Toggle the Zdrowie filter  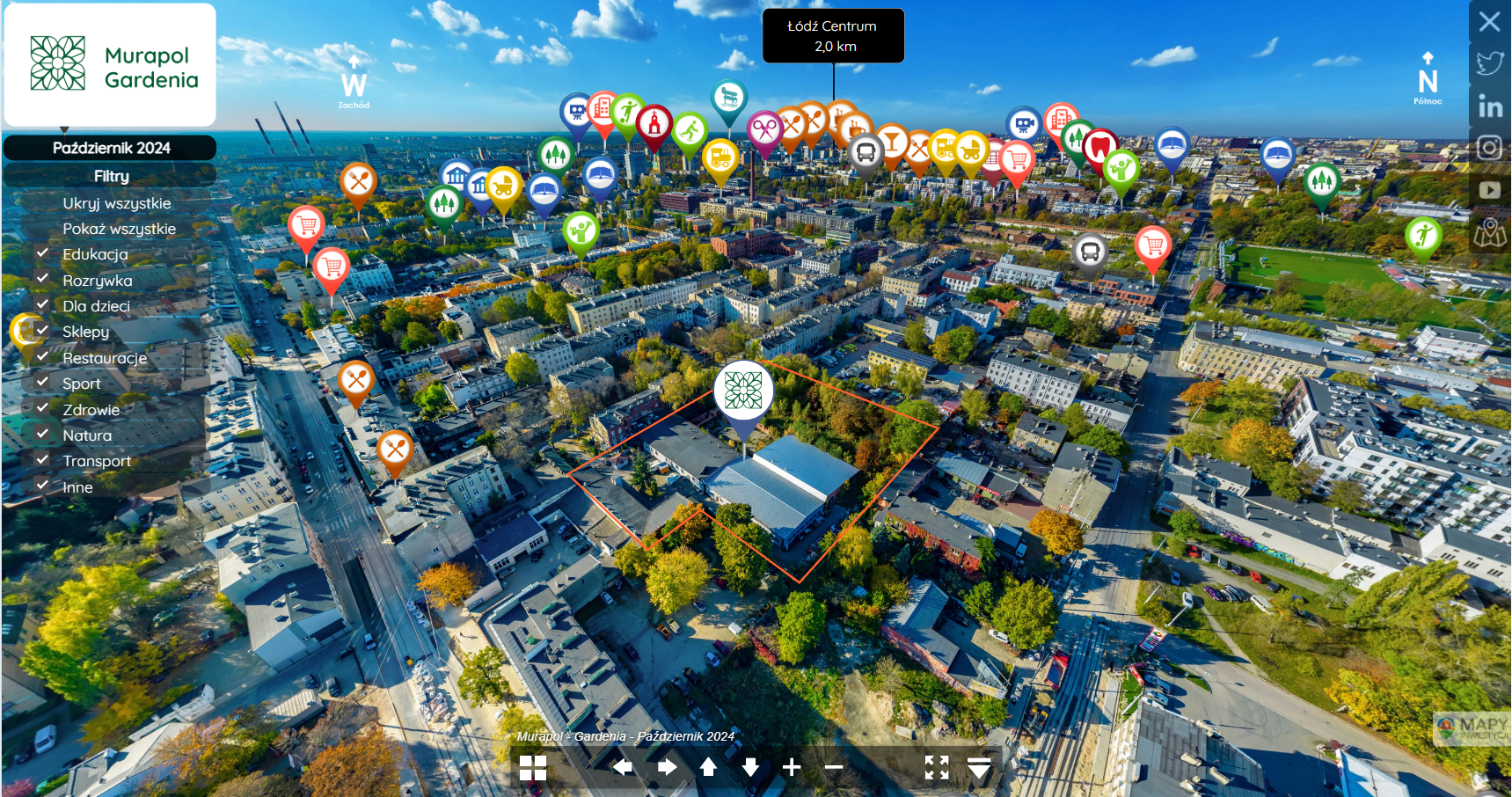click(x=42, y=408)
